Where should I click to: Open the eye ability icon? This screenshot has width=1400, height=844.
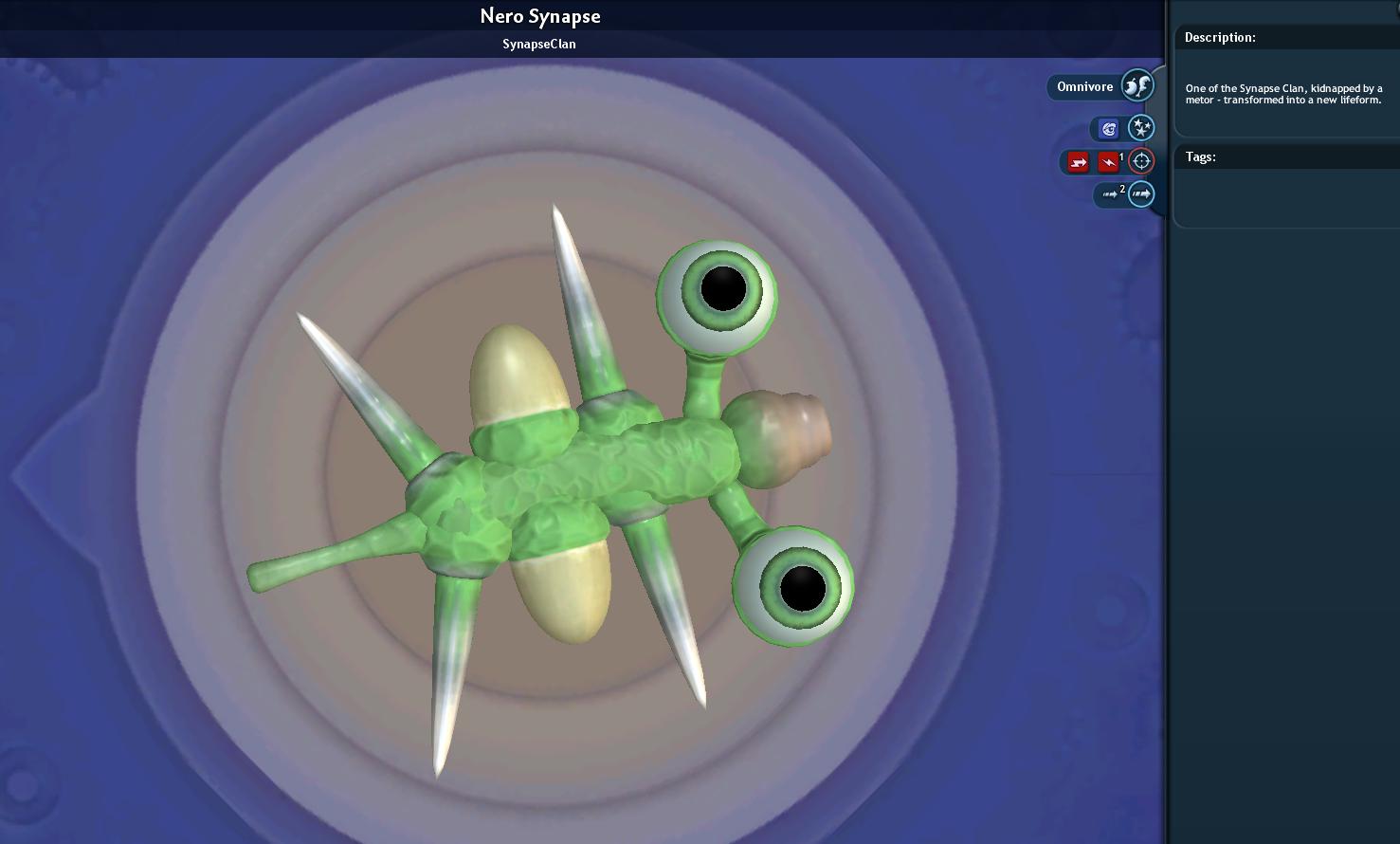tap(1108, 129)
